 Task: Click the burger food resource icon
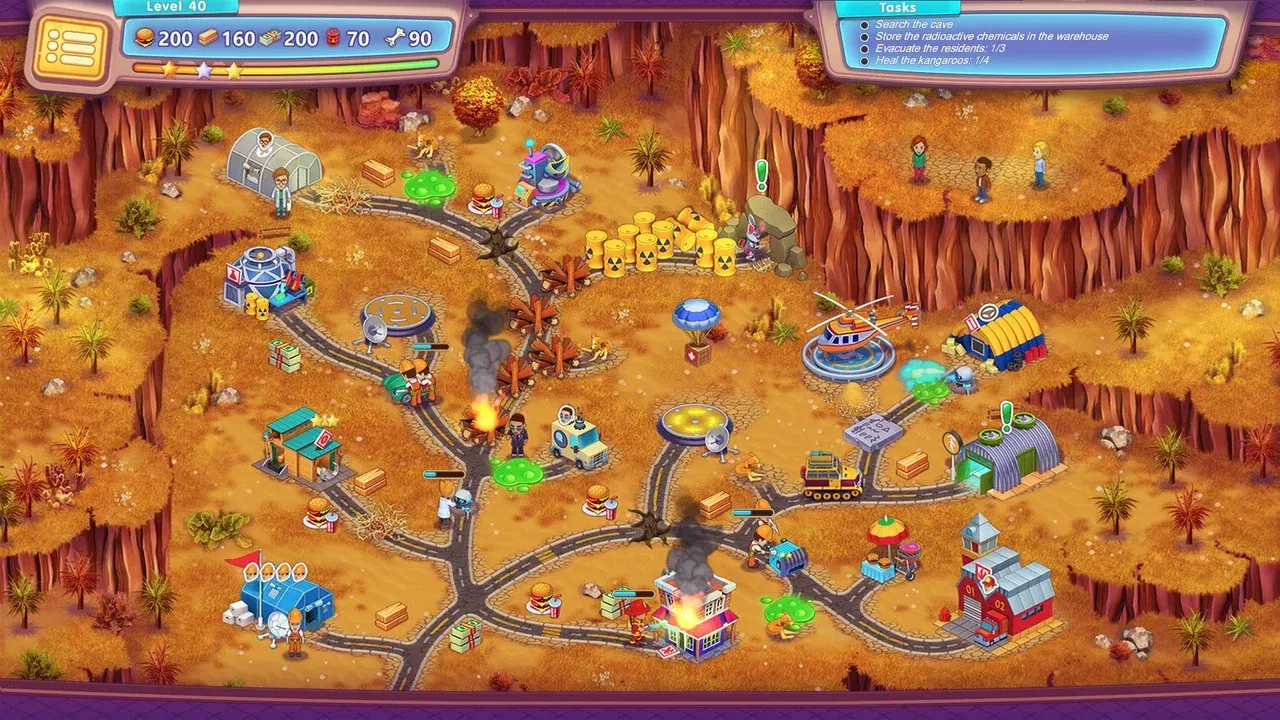tap(143, 38)
